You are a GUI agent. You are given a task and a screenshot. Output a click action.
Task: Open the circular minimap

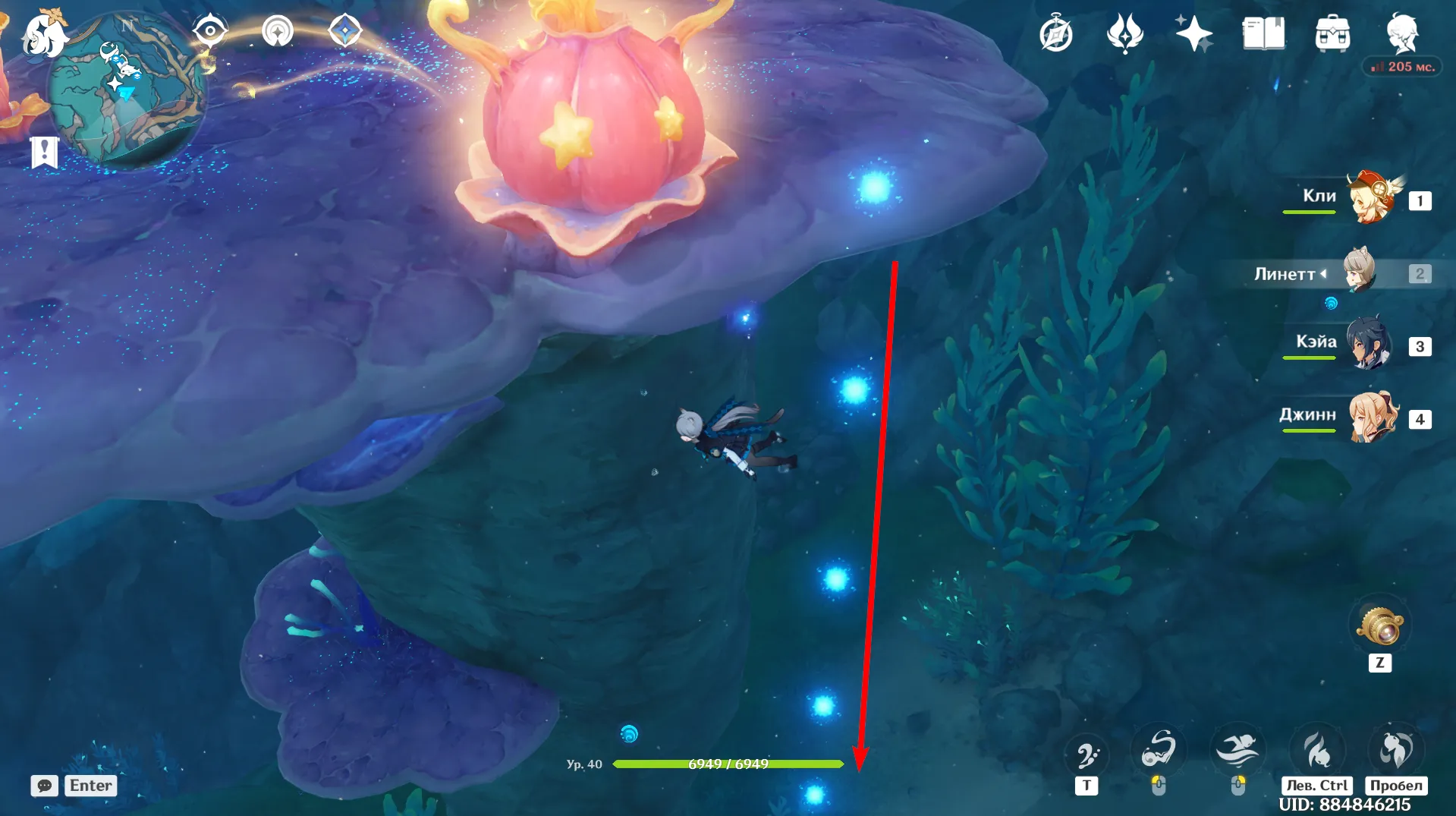coord(125,91)
